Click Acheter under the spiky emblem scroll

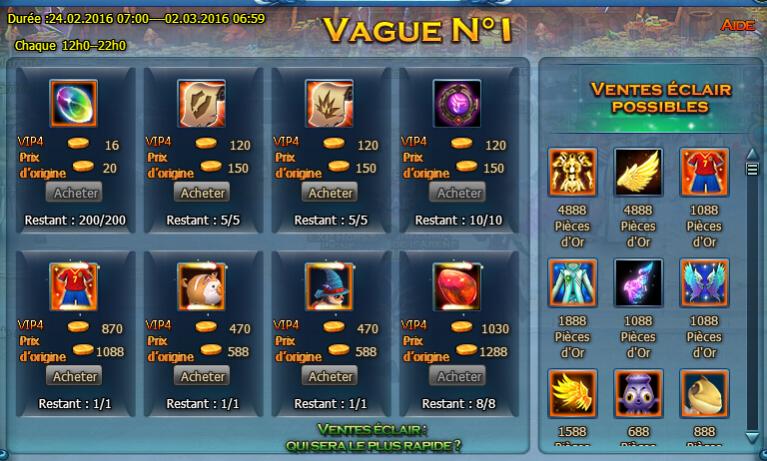point(331,192)
